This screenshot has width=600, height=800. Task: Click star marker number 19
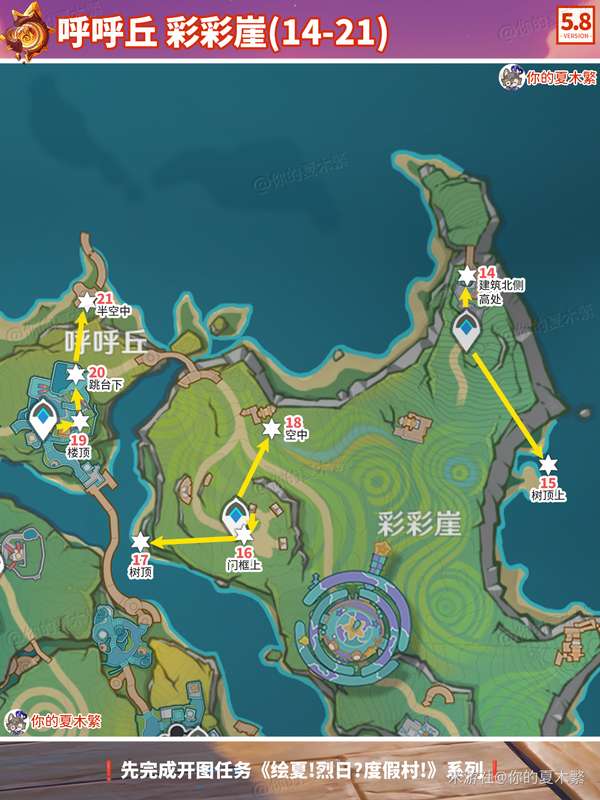pyautogui.click(x=80, y=422)
